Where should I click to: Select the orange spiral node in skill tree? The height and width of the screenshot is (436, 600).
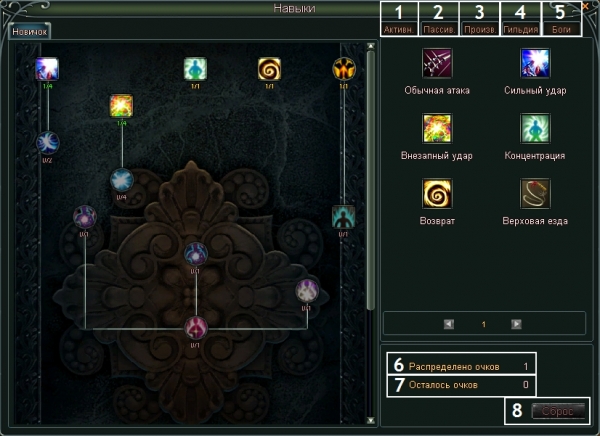269,69
